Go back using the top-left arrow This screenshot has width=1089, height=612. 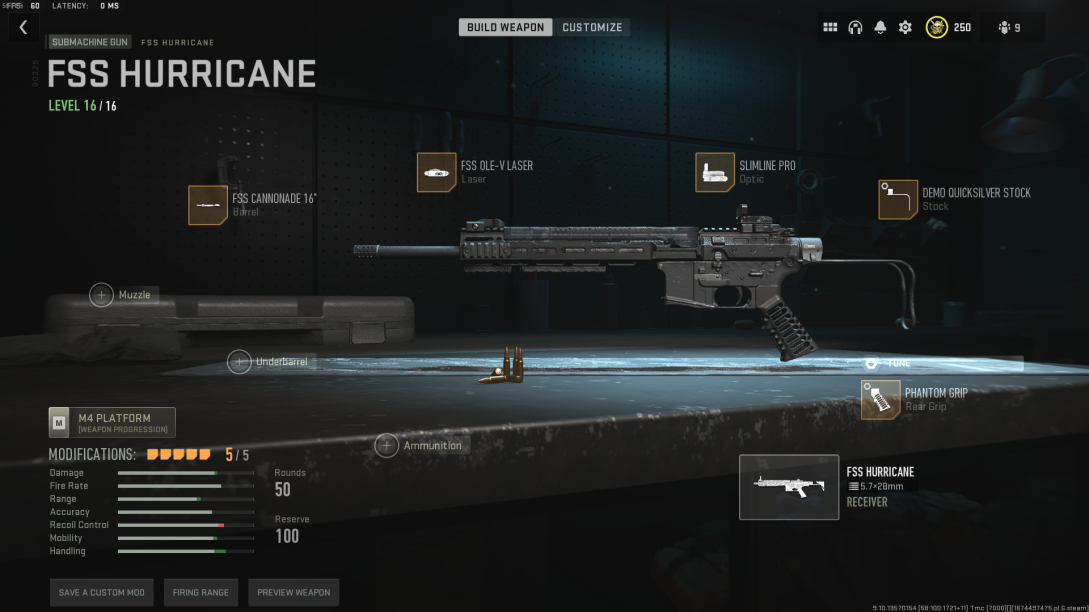23,28
